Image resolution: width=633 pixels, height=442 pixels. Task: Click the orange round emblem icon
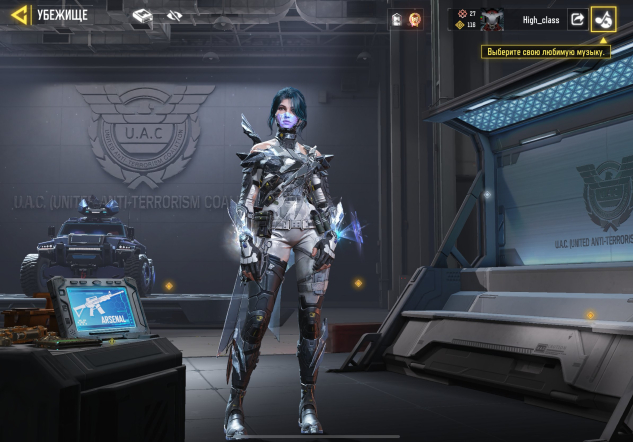tap(414, 19)
